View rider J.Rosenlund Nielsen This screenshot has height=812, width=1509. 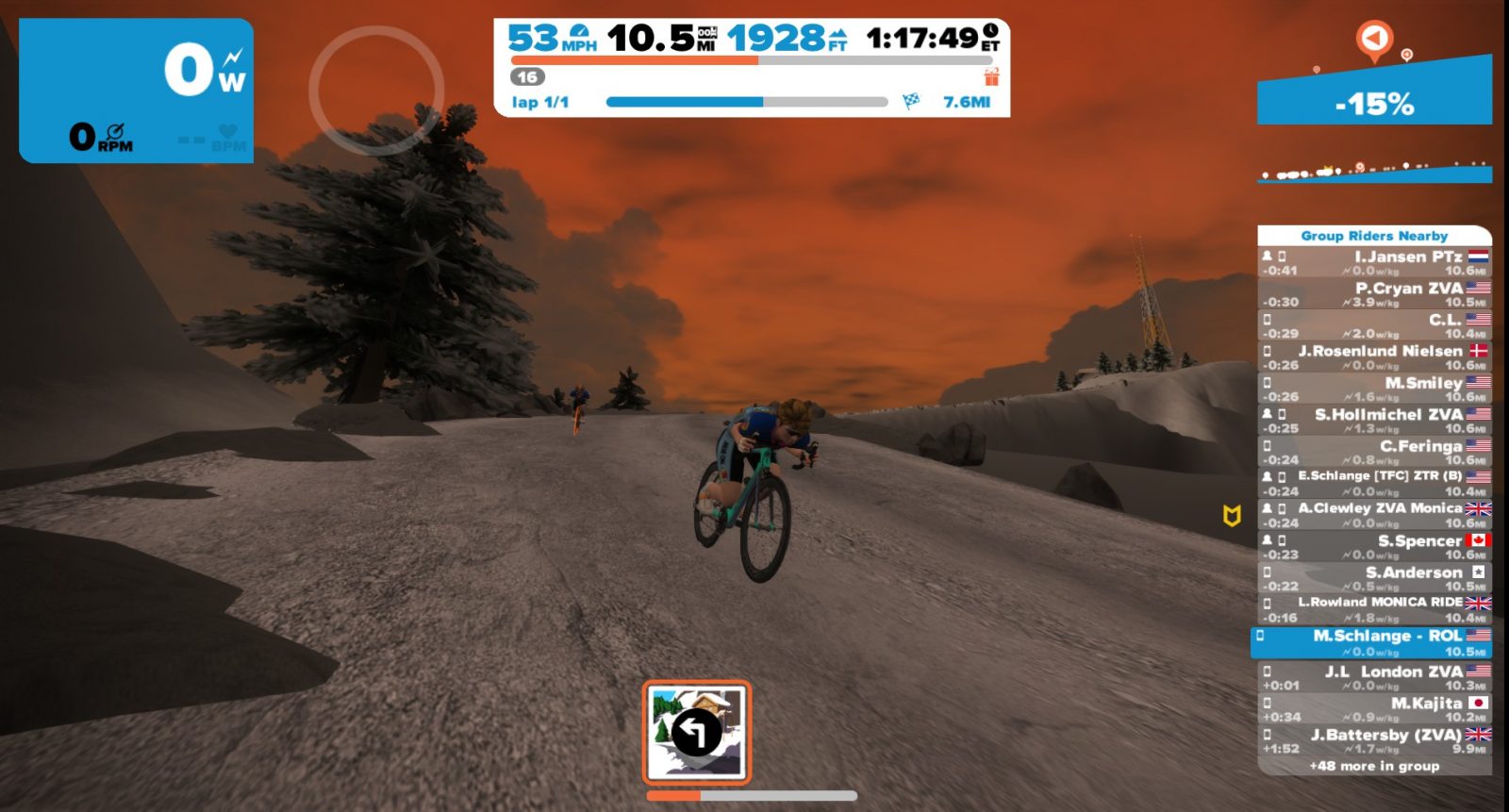click(1374, 357)
